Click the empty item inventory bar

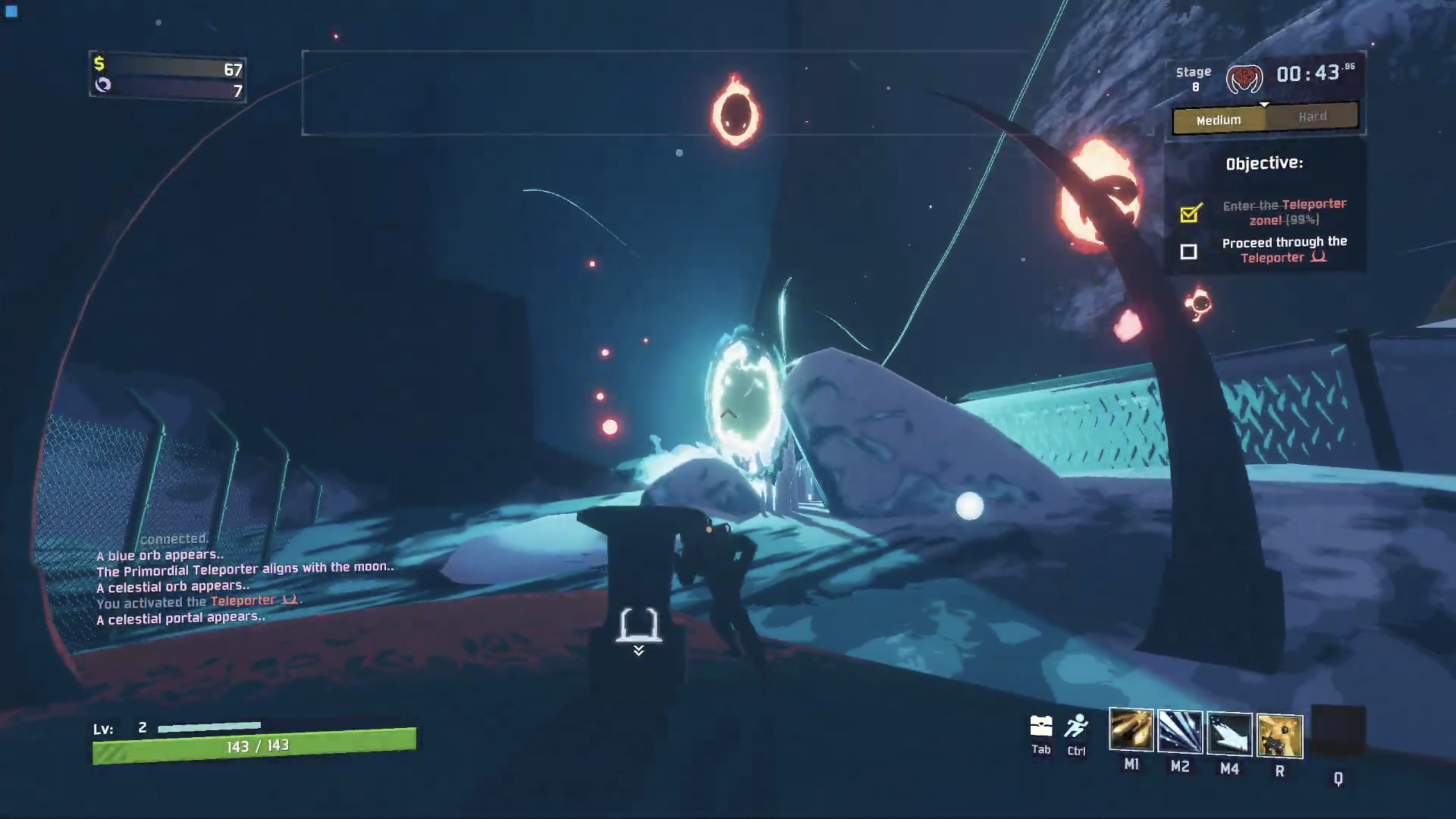pyautogui.click(x=665, y=93)
